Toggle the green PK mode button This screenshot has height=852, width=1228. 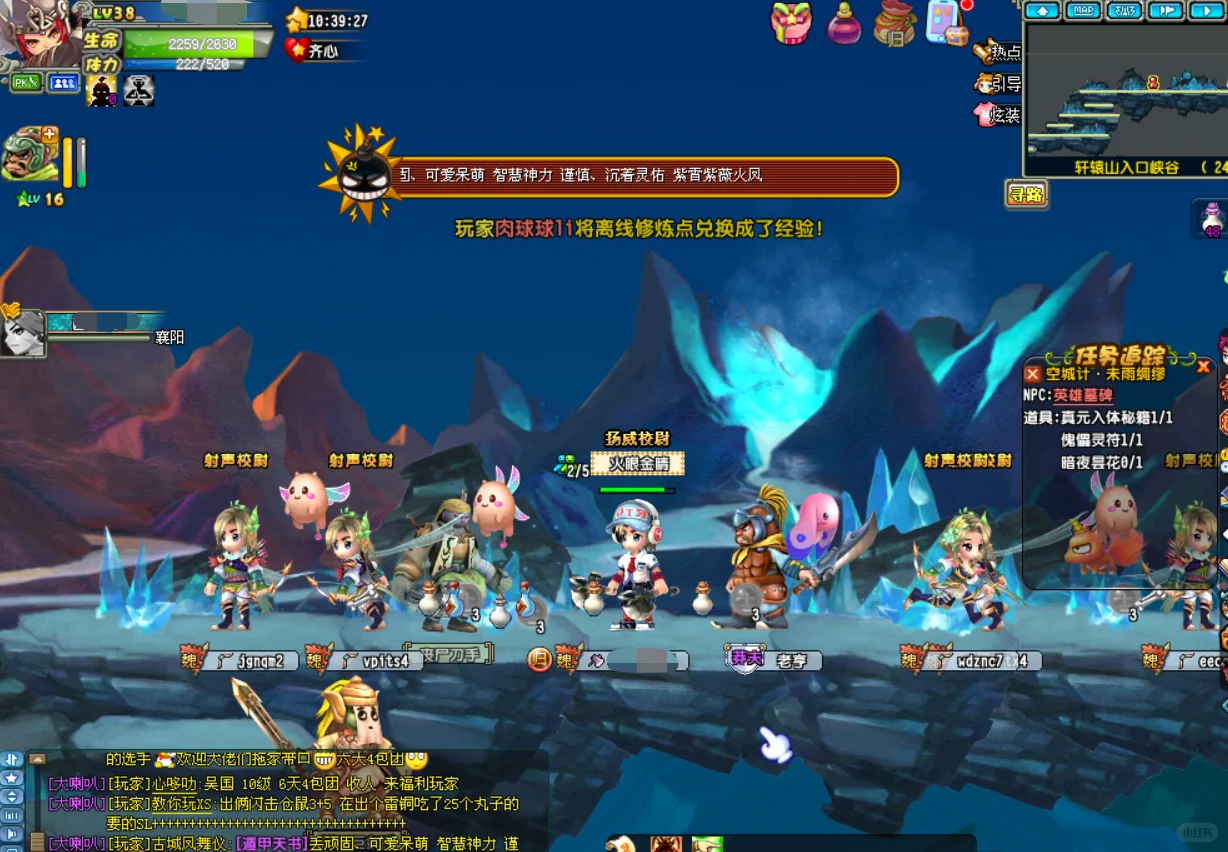pos(26,83)
